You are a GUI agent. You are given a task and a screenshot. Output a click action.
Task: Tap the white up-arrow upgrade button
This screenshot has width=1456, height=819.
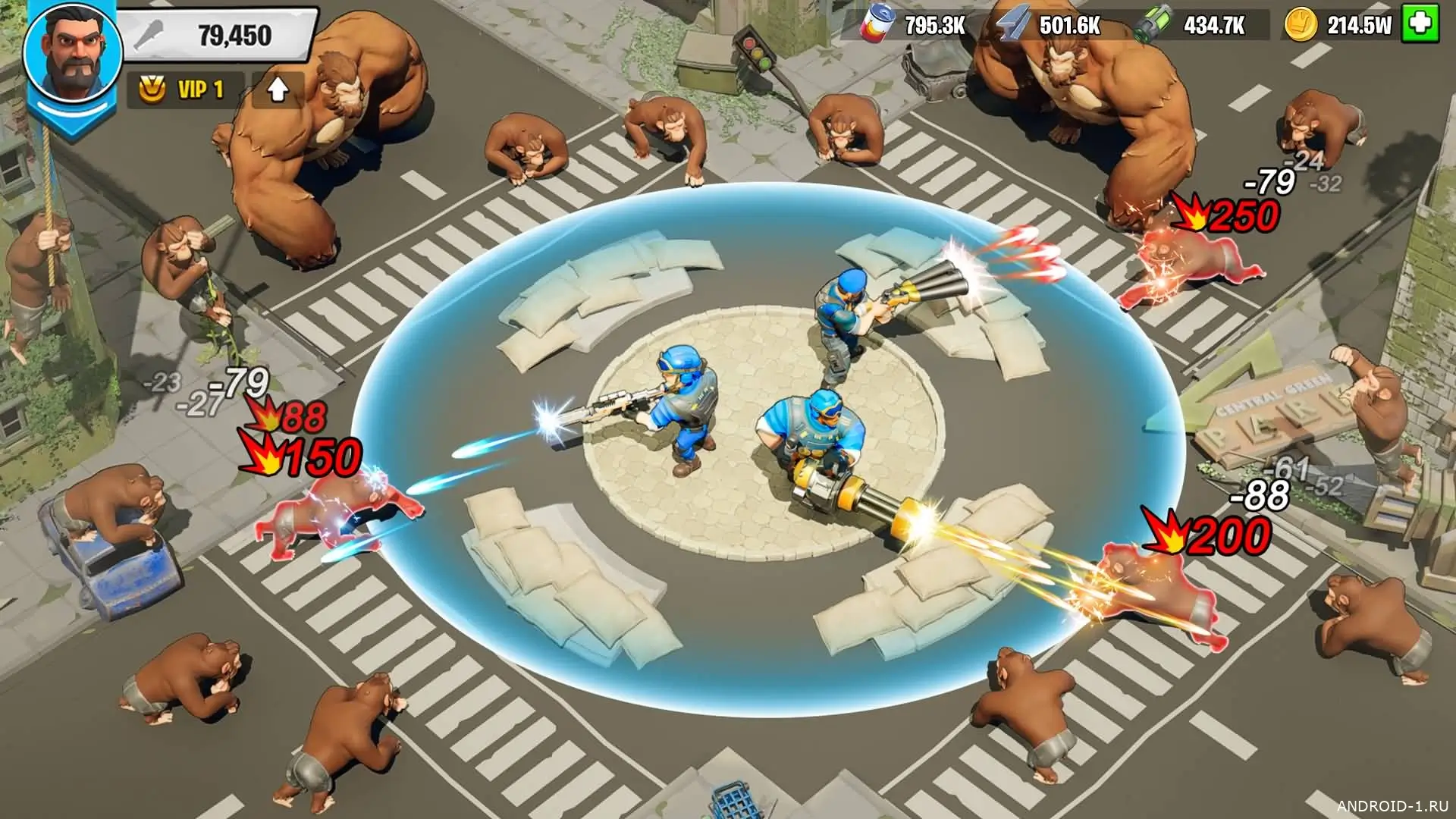(x=278, y=90)
